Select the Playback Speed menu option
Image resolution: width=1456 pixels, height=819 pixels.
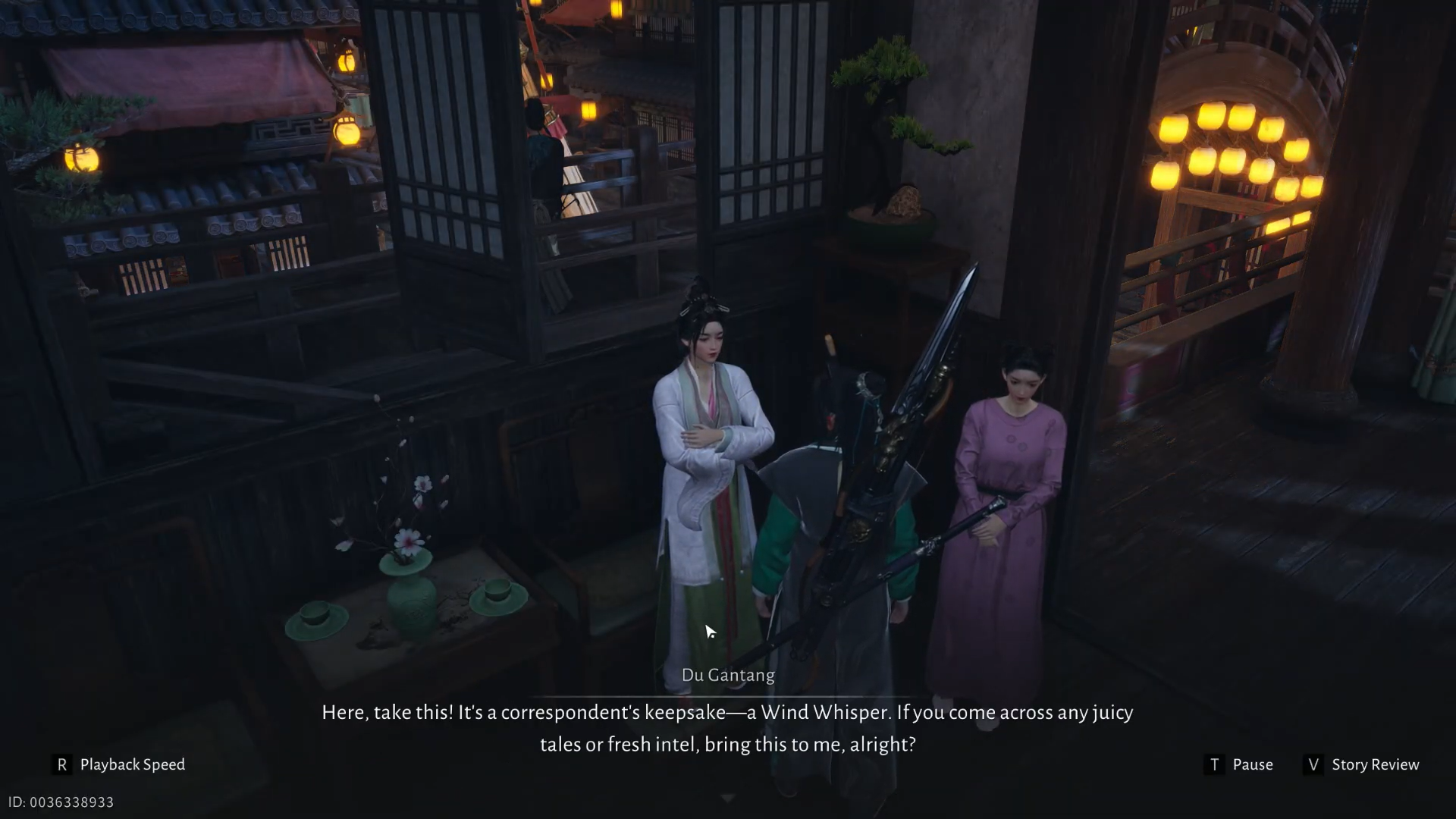pos(132,764)
